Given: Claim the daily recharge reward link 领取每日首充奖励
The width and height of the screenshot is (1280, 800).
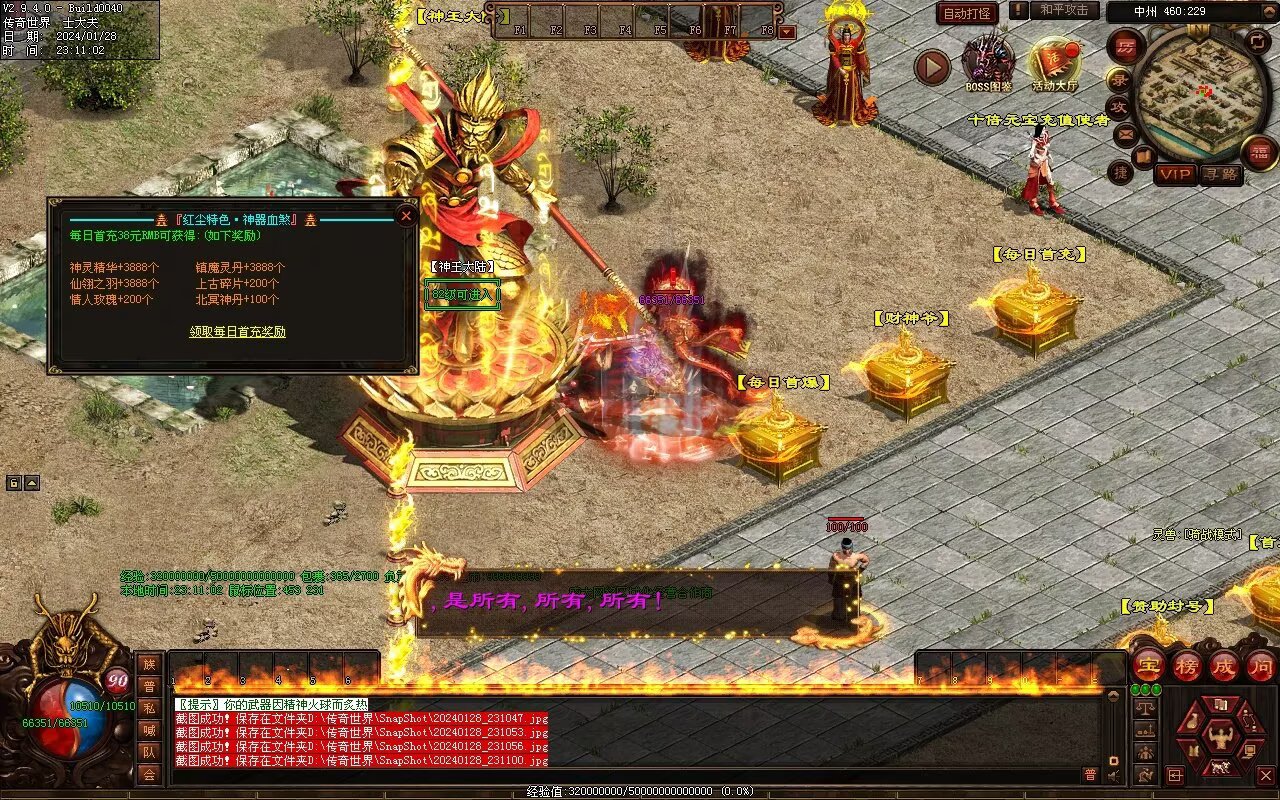Looking at the screenshot, I should (x=238, y=332).
